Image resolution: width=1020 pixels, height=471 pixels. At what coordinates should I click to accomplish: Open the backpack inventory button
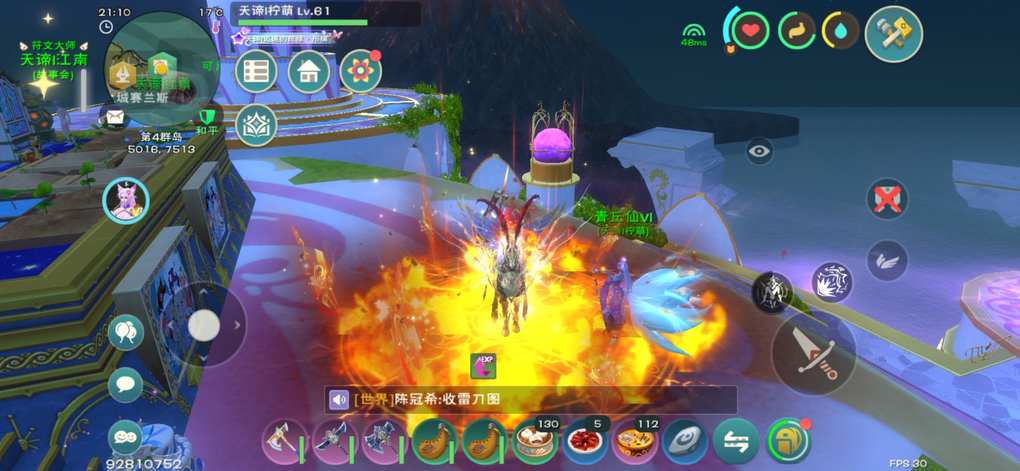(x=788, y=442)
